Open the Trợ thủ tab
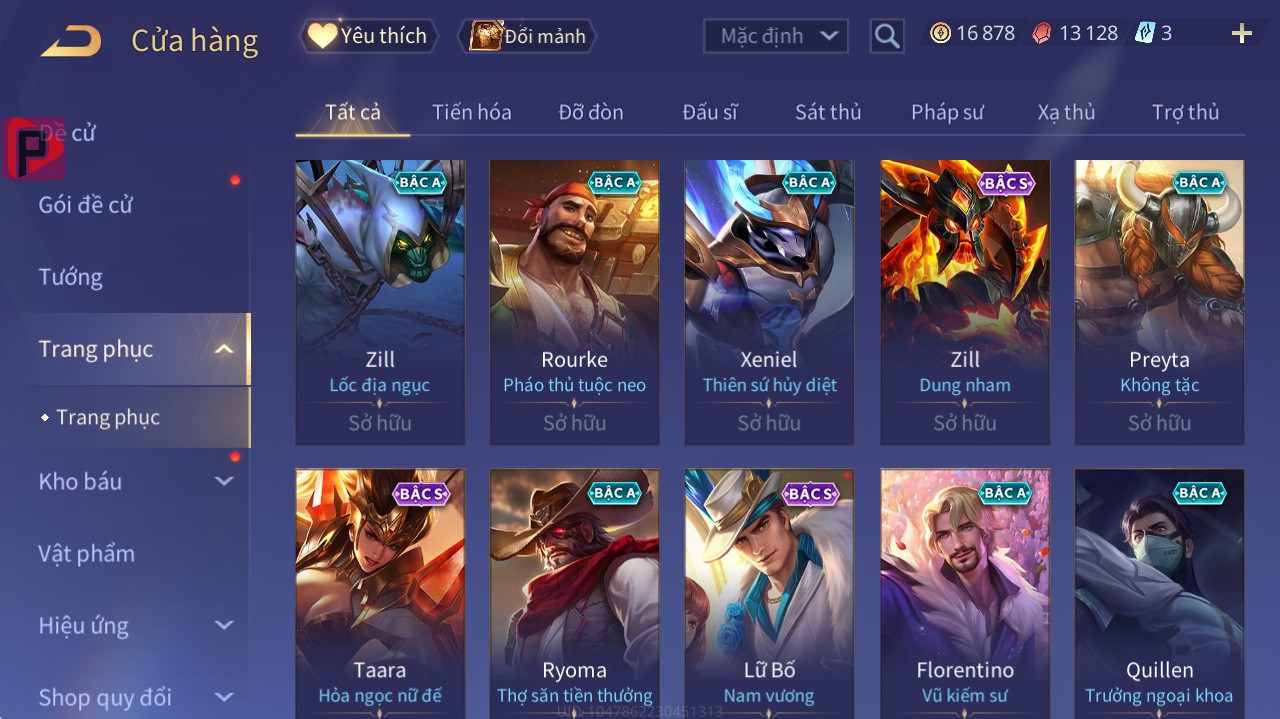The image size is (1280, 719). [1185, 112]
